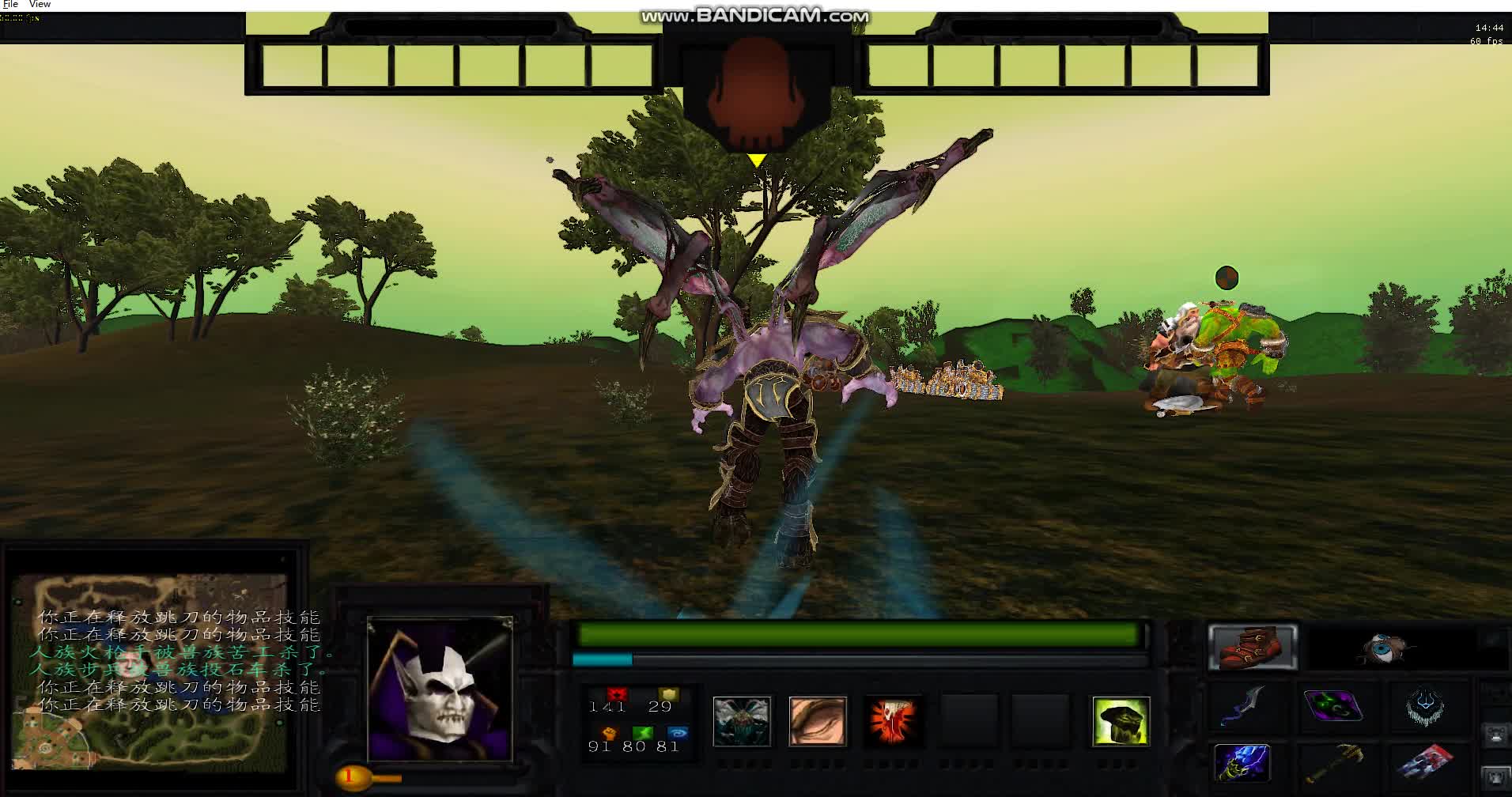The height and width of the screenshot is (797, 1512).
Task: Trigger the green-glowing ultimate ability icon
Action: click(x=1121, y=722)
